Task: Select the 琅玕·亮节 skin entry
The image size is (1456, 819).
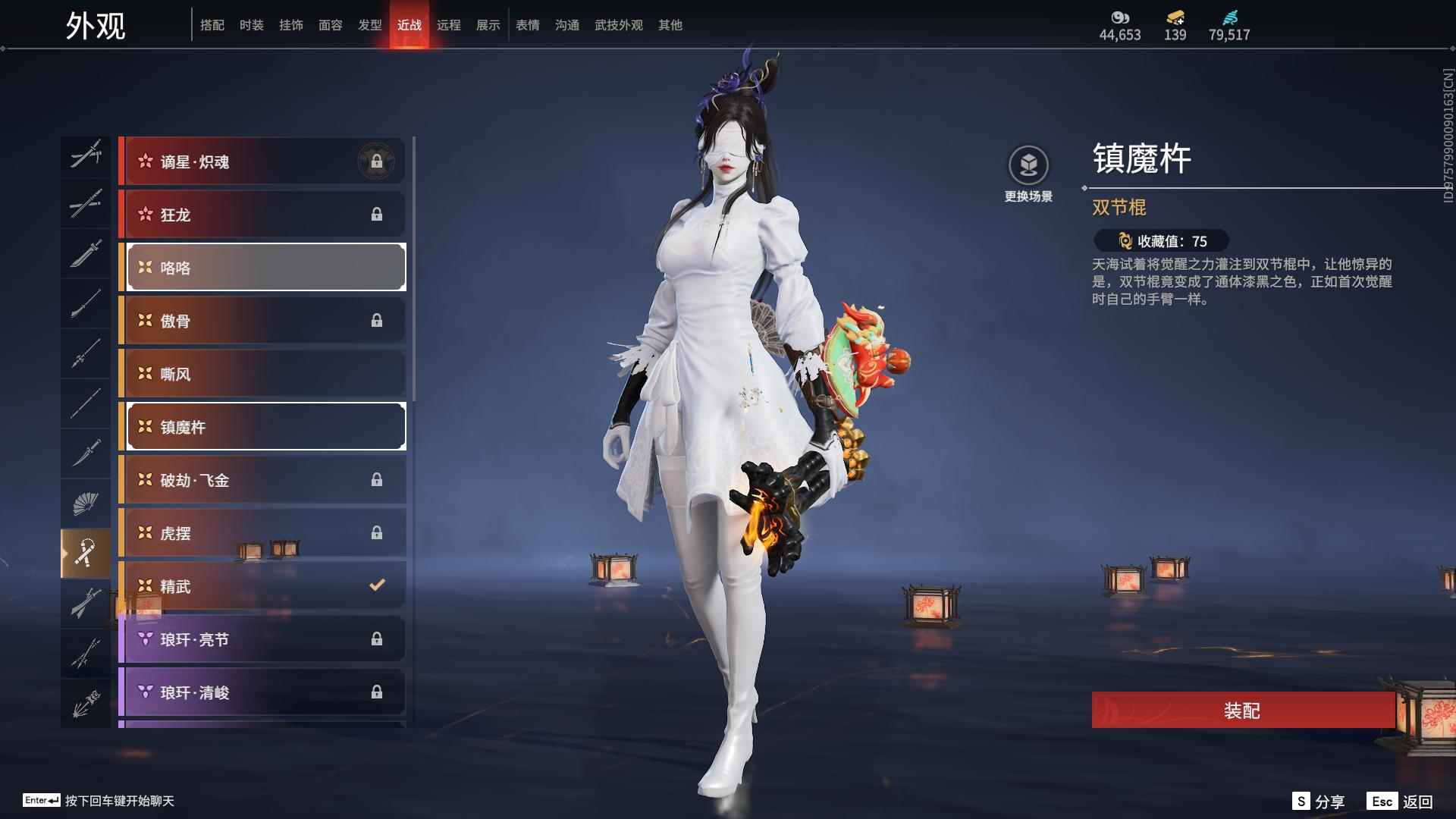Action: 263,639
